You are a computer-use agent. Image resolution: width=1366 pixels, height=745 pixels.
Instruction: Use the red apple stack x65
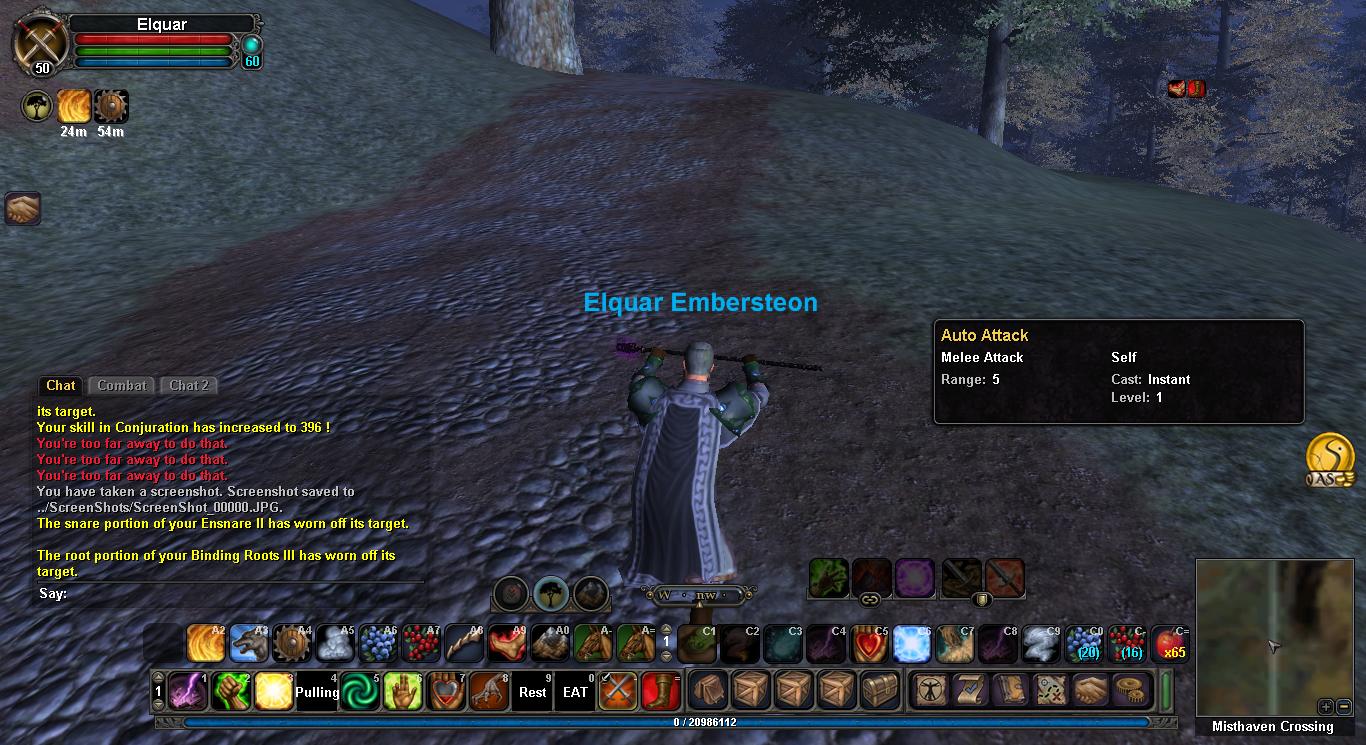1170,644
